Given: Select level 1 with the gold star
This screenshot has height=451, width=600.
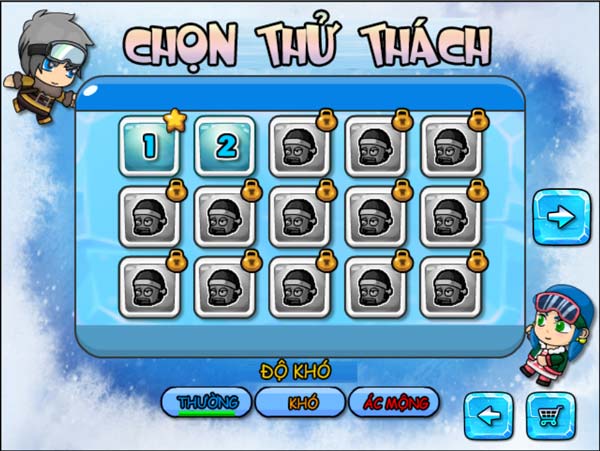Looking at the screenshot, I should pyautogui.click(x=149, y=146).
